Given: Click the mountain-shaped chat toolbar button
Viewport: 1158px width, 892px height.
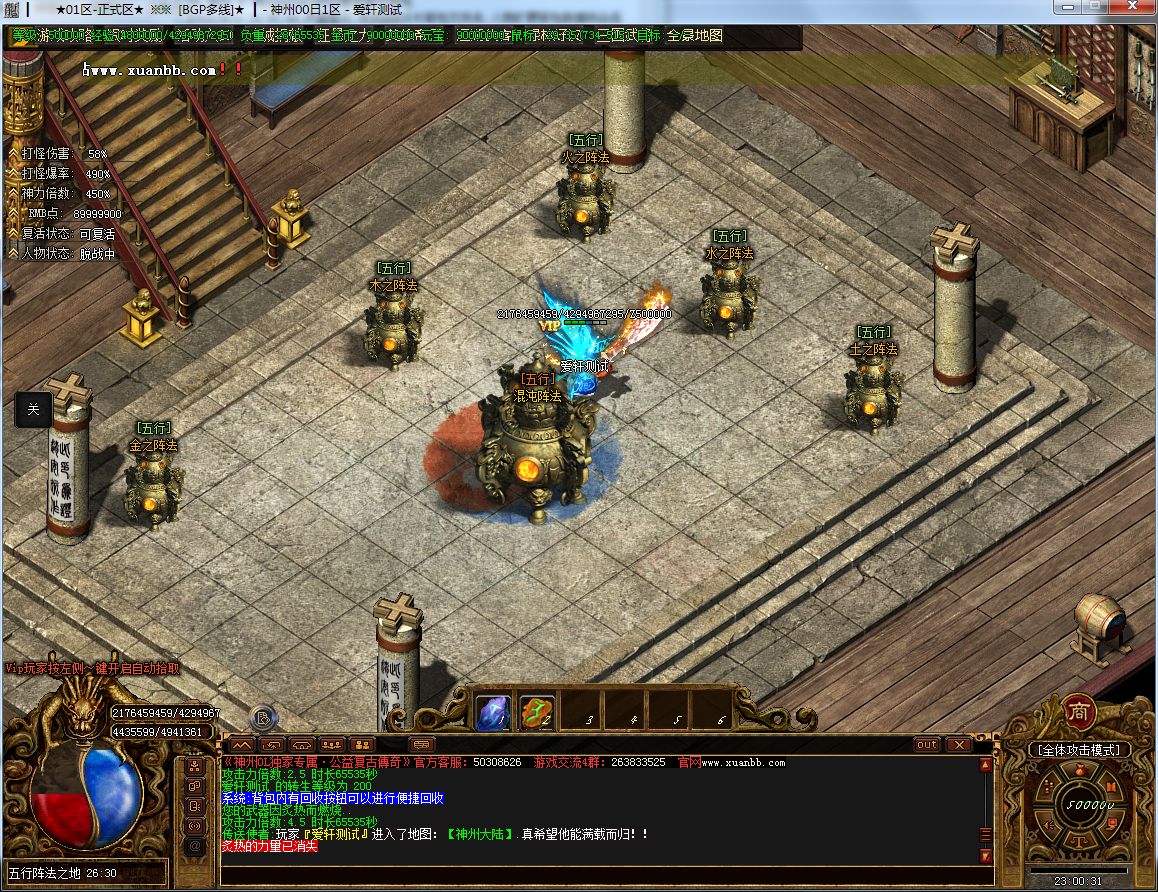Looking at the screenshot, I should pos(241,745).
